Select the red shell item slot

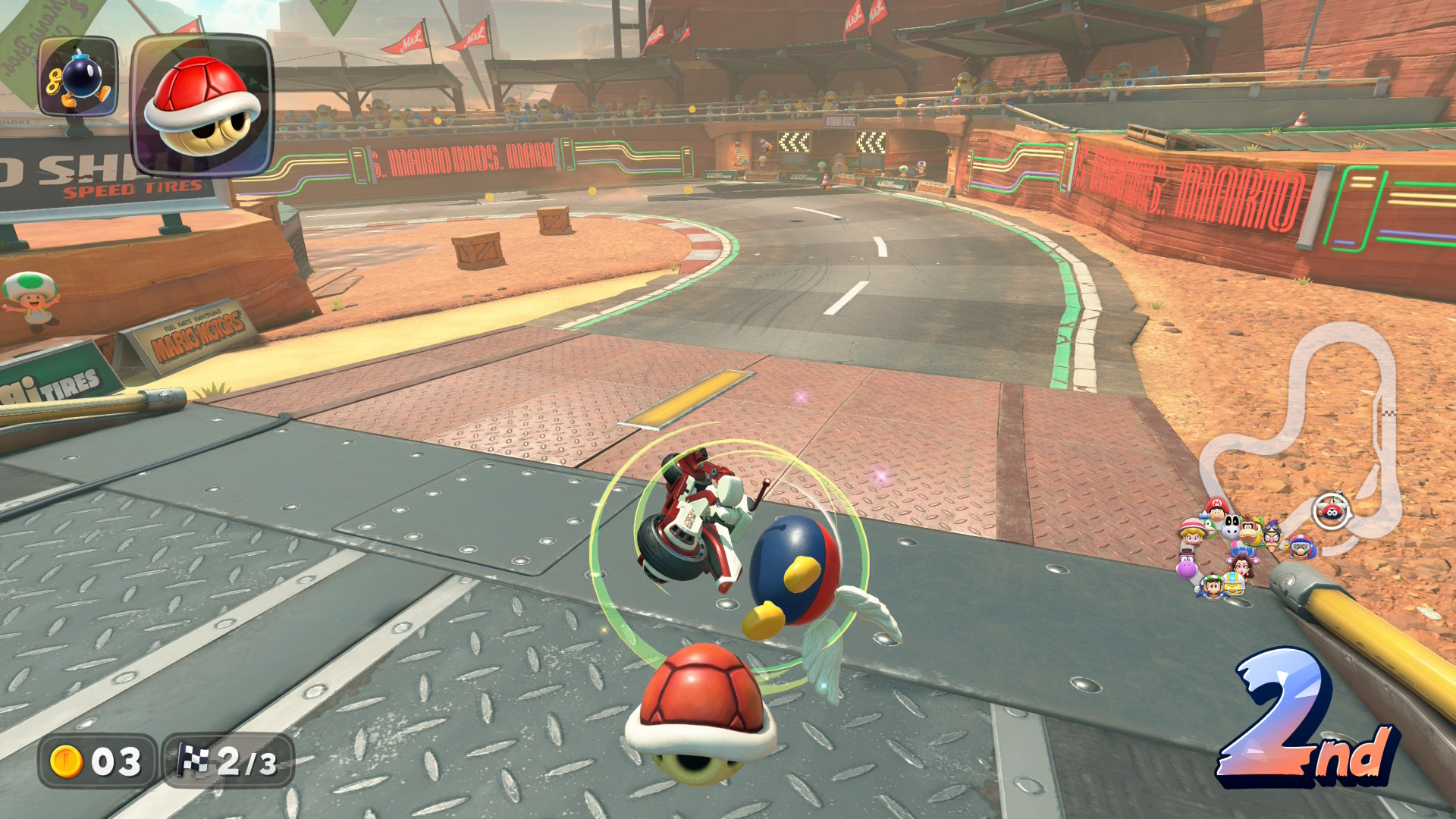click(x=202, y=105)
